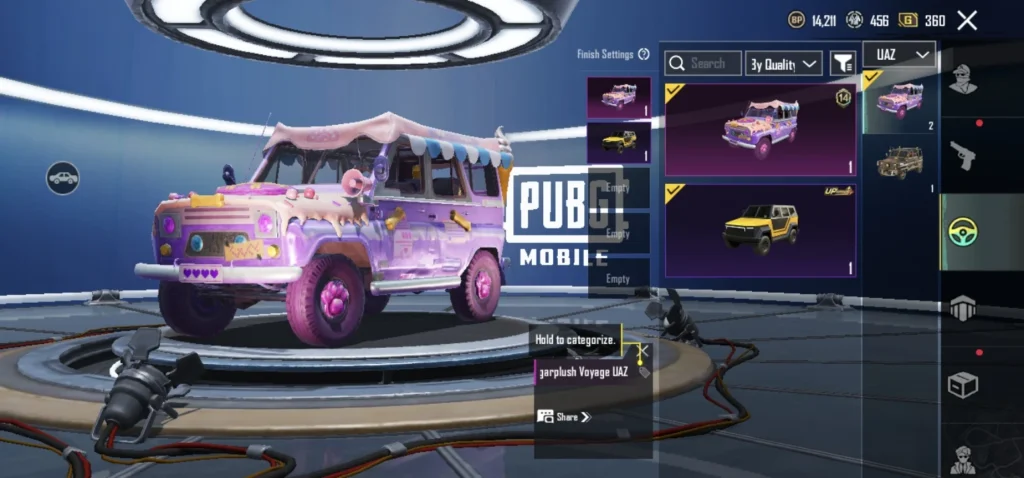
Task: Open the UAZ vehicle type dropdown
Action: [899, 54]
